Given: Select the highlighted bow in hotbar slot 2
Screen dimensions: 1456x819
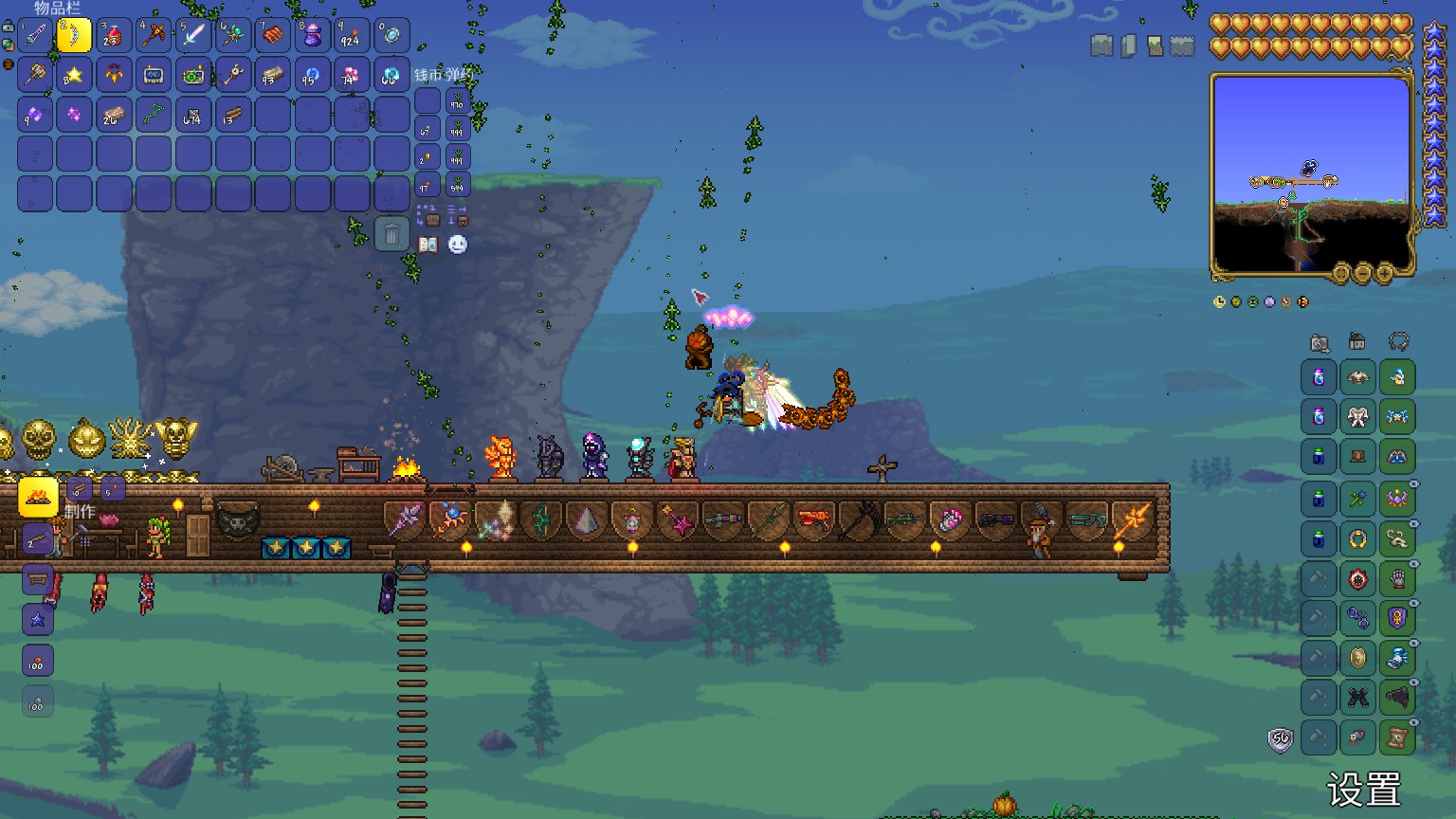Looking at the screenshot, I should (x=74, y=36).
